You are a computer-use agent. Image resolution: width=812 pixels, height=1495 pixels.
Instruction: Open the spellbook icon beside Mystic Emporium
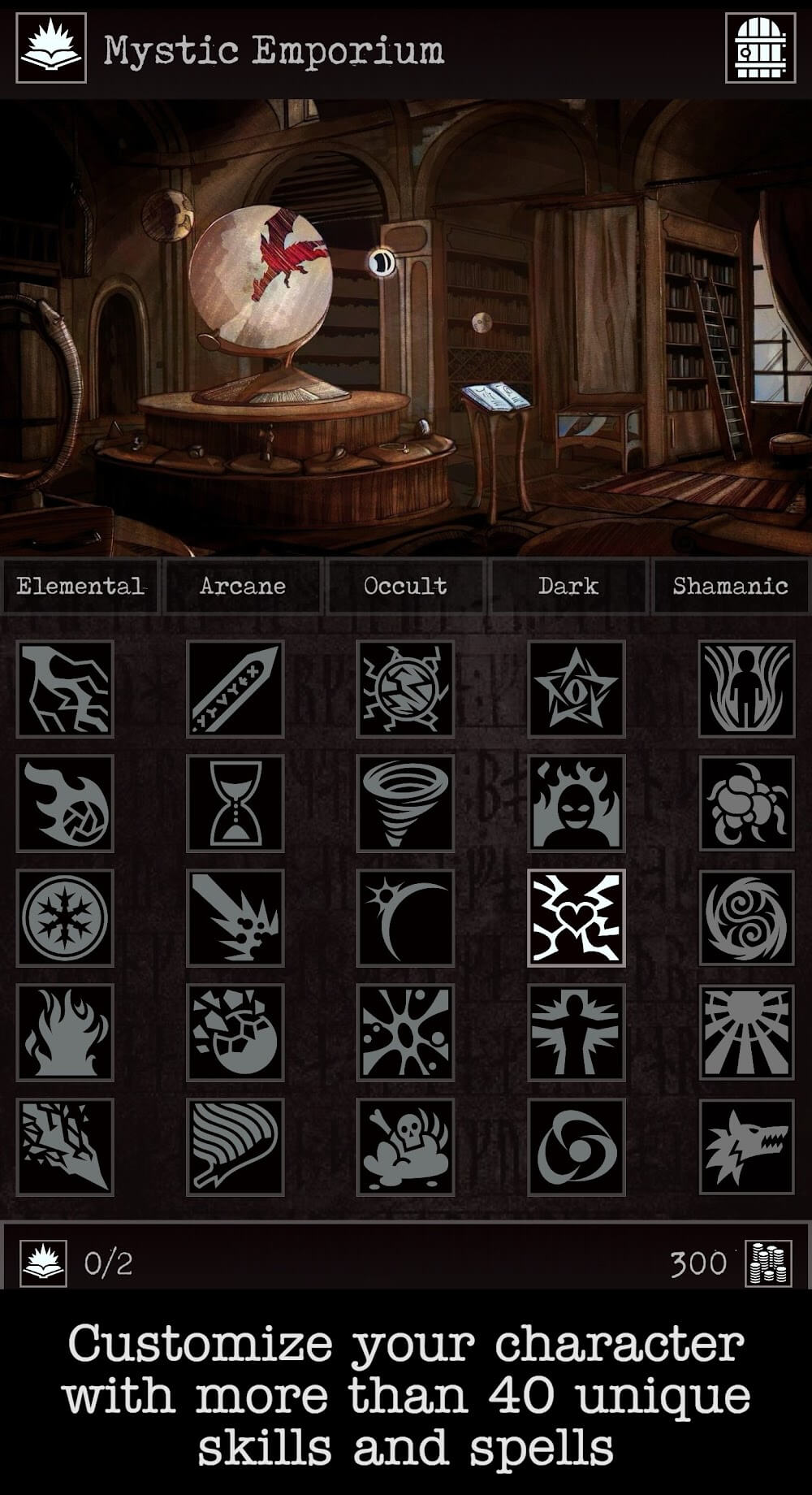(x=51, y=48)
